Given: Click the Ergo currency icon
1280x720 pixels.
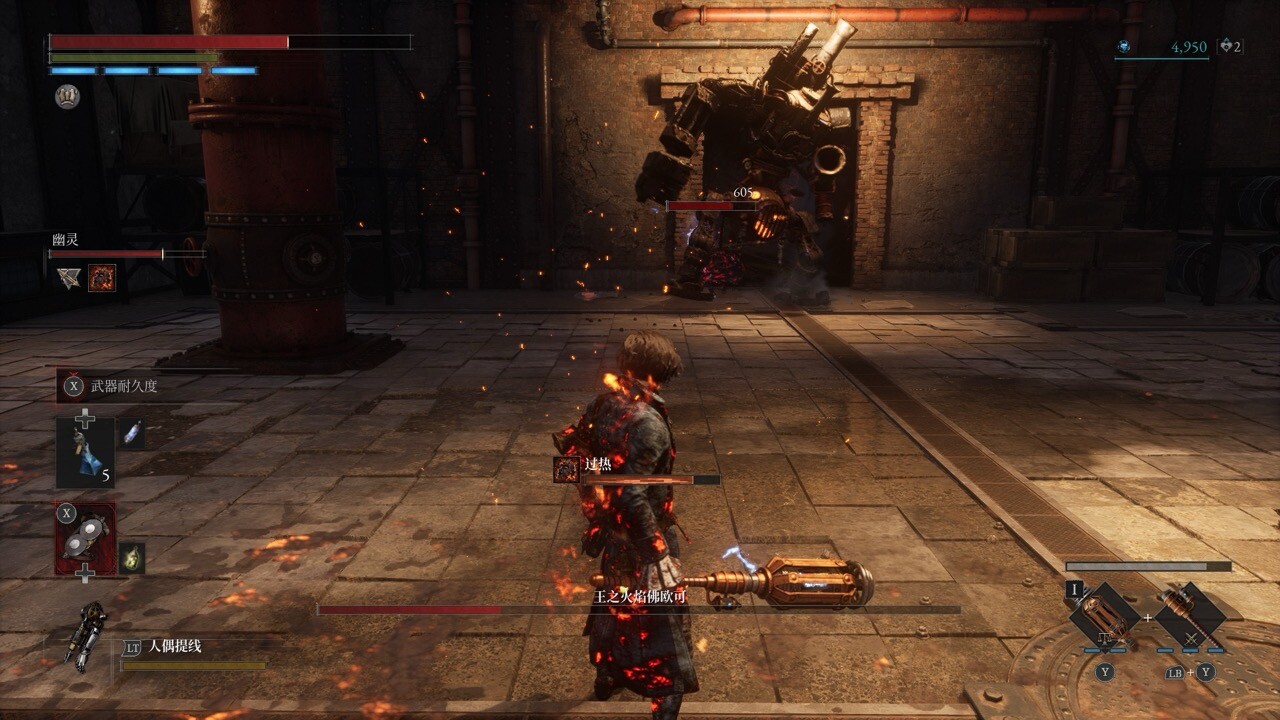Looking at the screenshot, I should 1124,46.
